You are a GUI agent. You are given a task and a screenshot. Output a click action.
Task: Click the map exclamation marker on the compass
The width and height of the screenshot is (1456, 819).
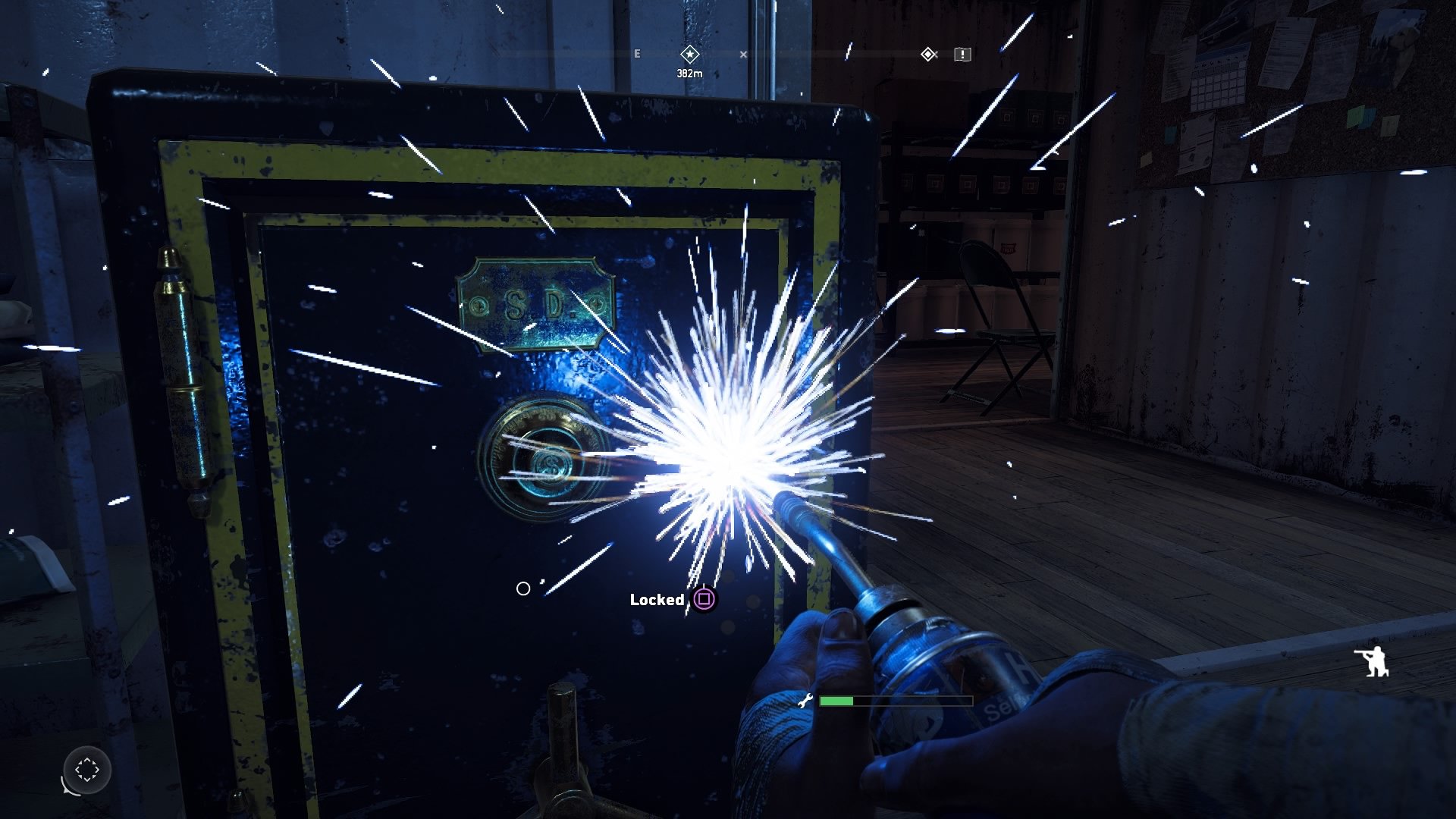tap(962, 55)
